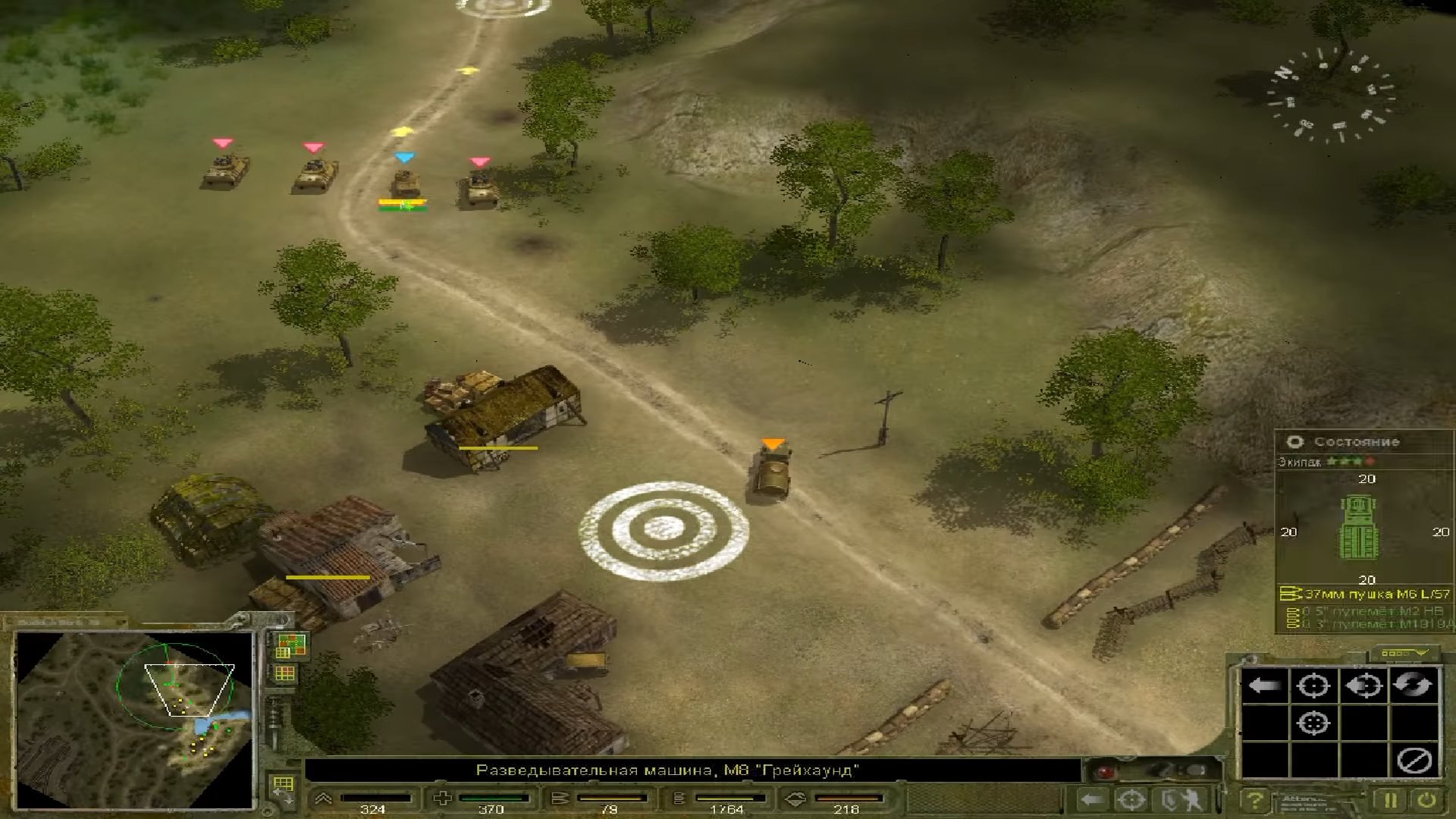
Task: Select the four-dot crosshair command
Action: point(1313,723)
